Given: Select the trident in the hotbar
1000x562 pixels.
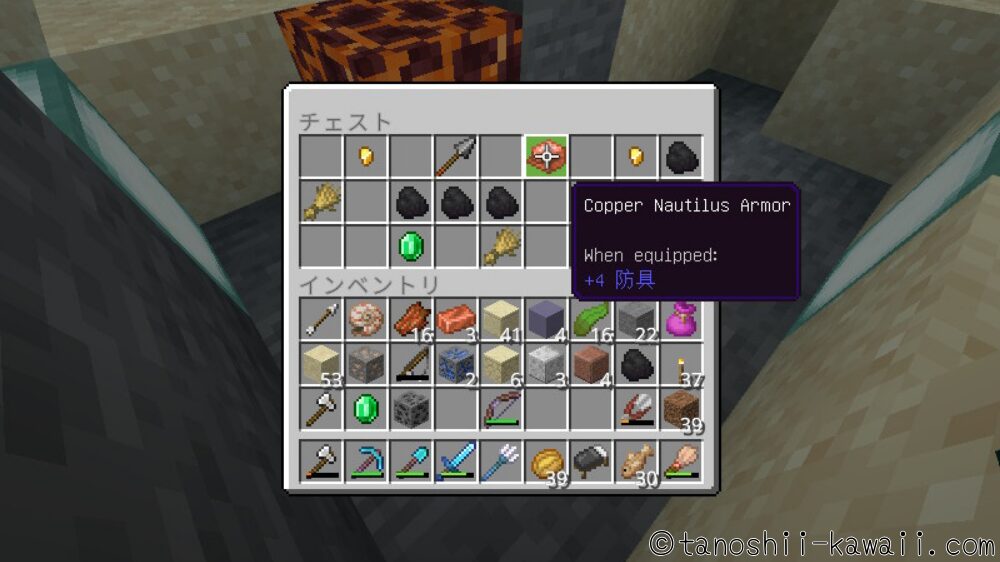Looking at the screenshot, I should 500,462.
